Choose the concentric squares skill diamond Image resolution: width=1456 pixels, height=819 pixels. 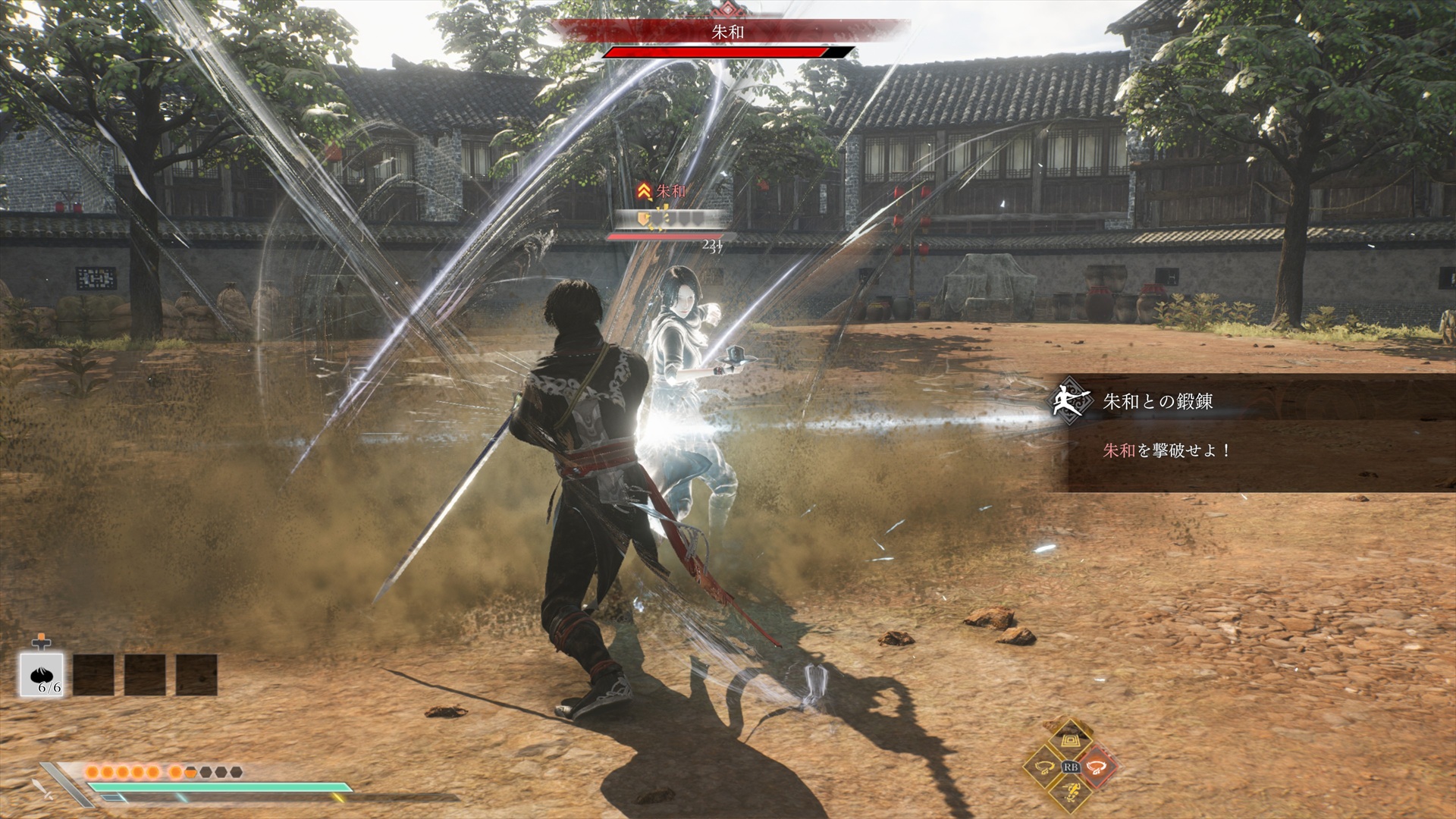click(1071, 741)
